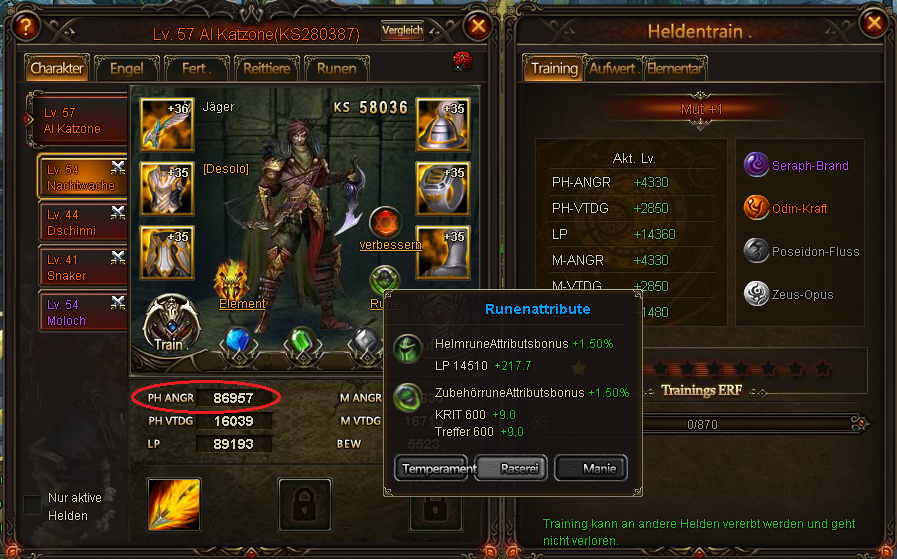This screenshot has height=559, width=897.
Task: Select hero Nachtwache from the list
Action: pos(82,178)
